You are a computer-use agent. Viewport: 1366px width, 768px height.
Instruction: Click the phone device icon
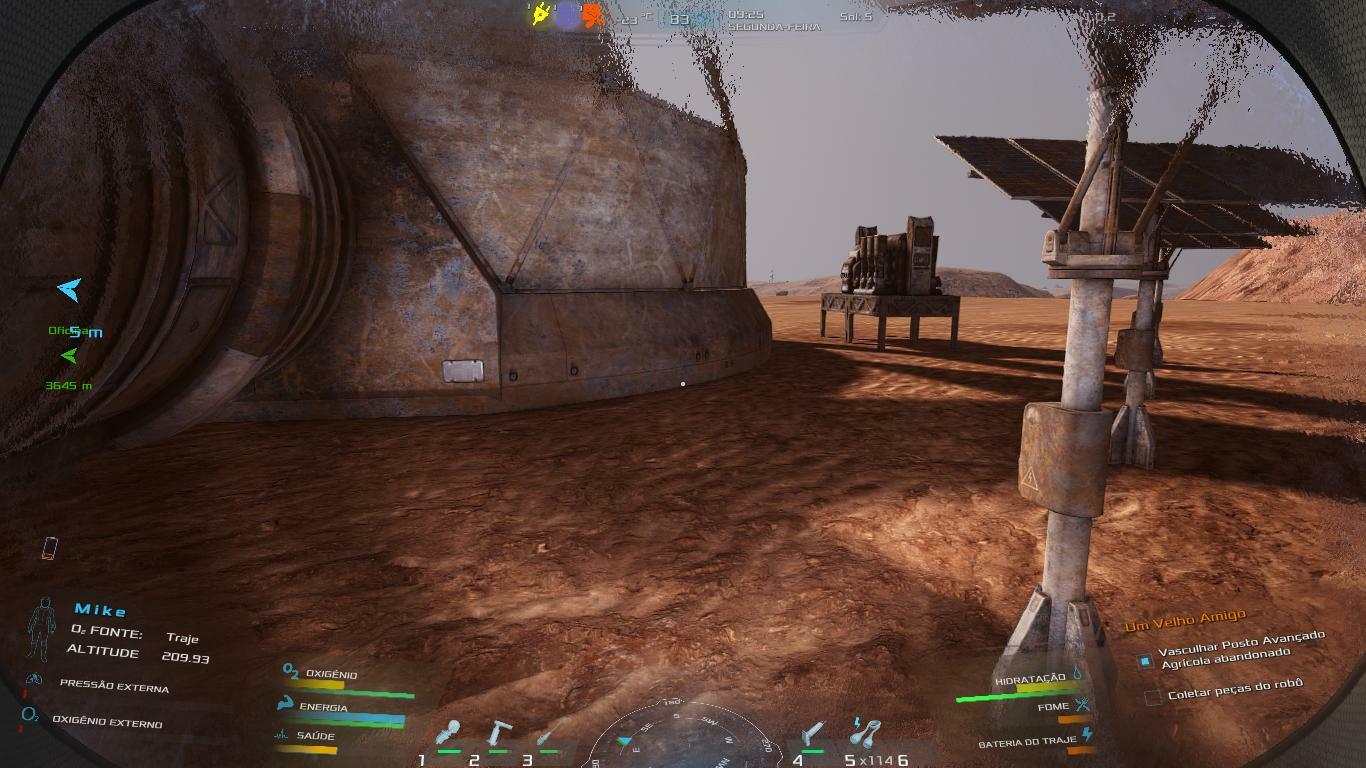pos(49,548)
